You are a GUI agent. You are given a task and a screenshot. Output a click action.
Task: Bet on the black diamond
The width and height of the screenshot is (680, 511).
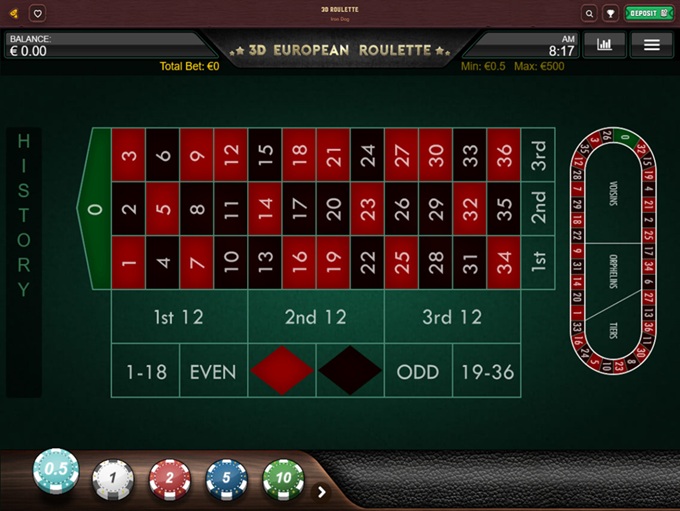pyautogui.click(x=350, y=372)
